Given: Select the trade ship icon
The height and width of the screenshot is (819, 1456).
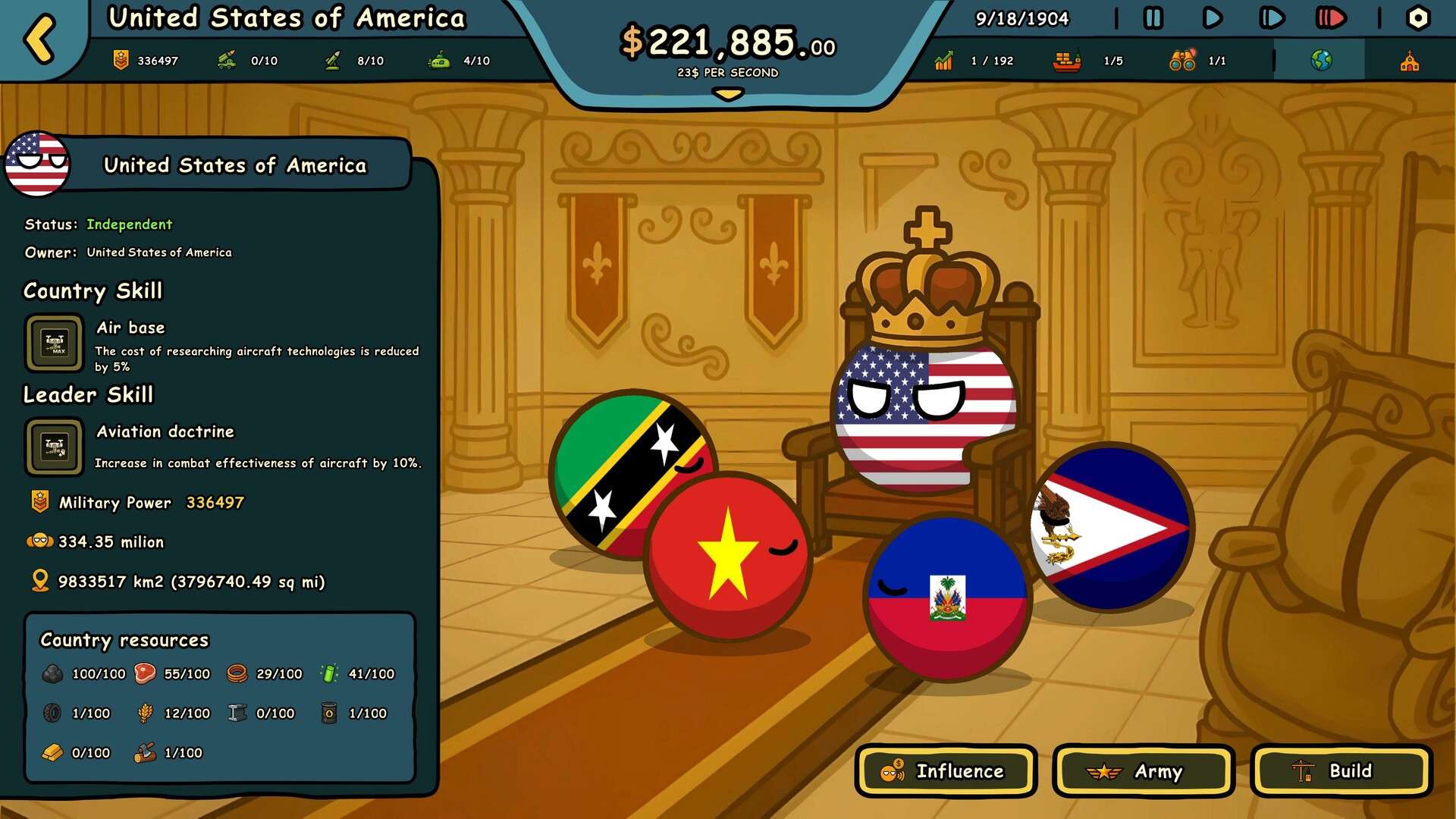Looking at the screenshot, I should pyautogui.click(x=1067, y=61).
